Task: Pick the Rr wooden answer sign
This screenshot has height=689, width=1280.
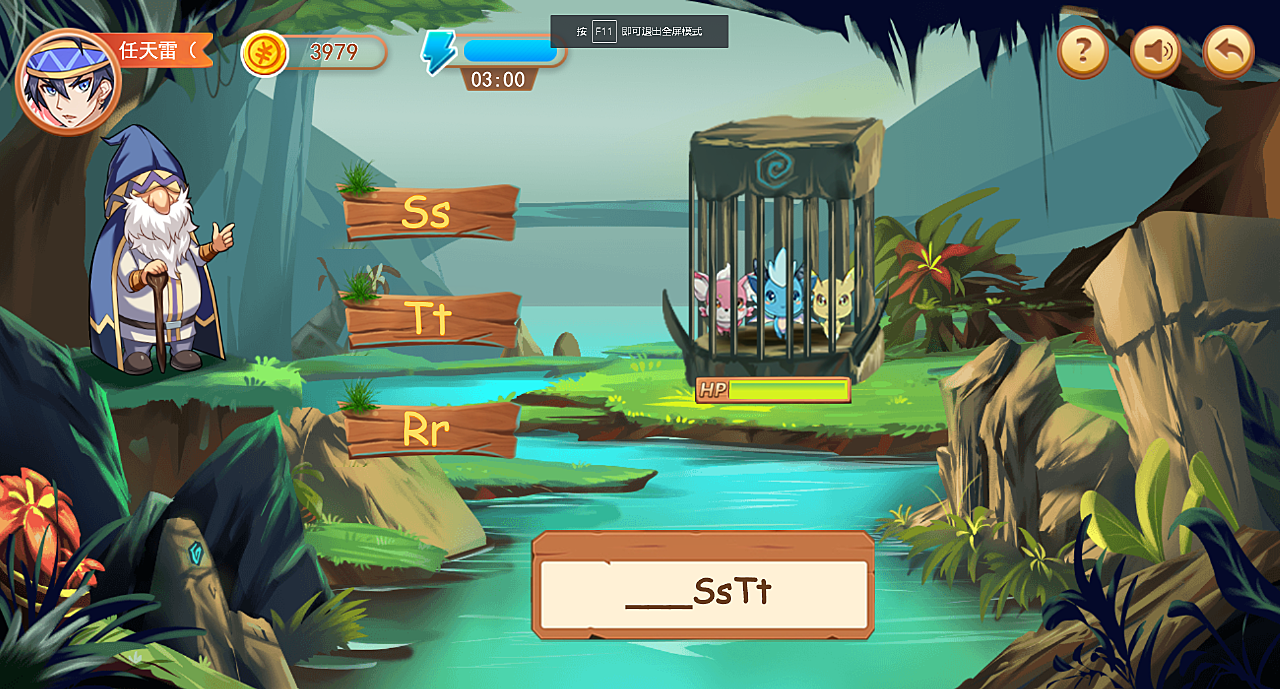Action: [x=431, y=430]
